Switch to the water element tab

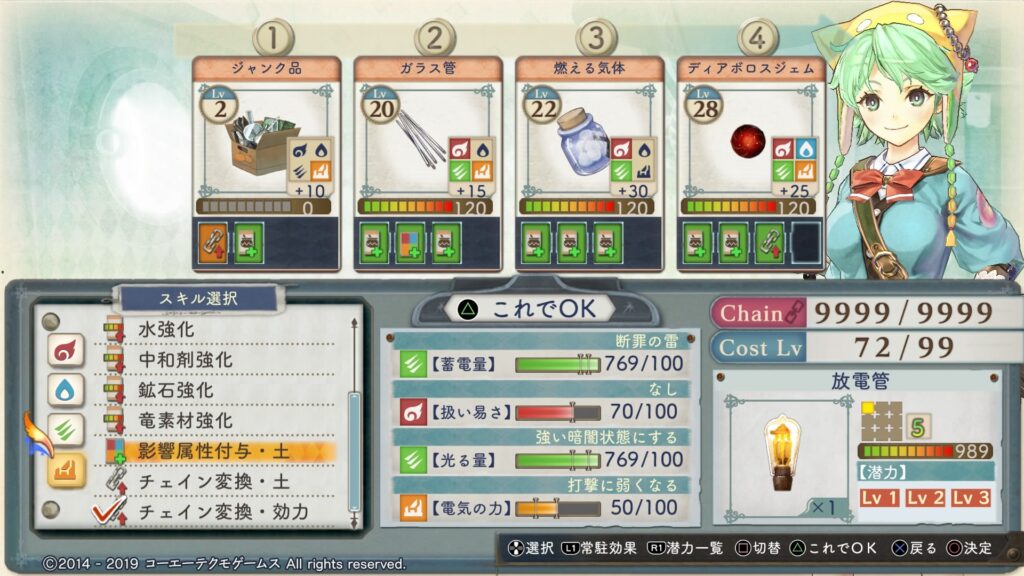coord(67,390)
